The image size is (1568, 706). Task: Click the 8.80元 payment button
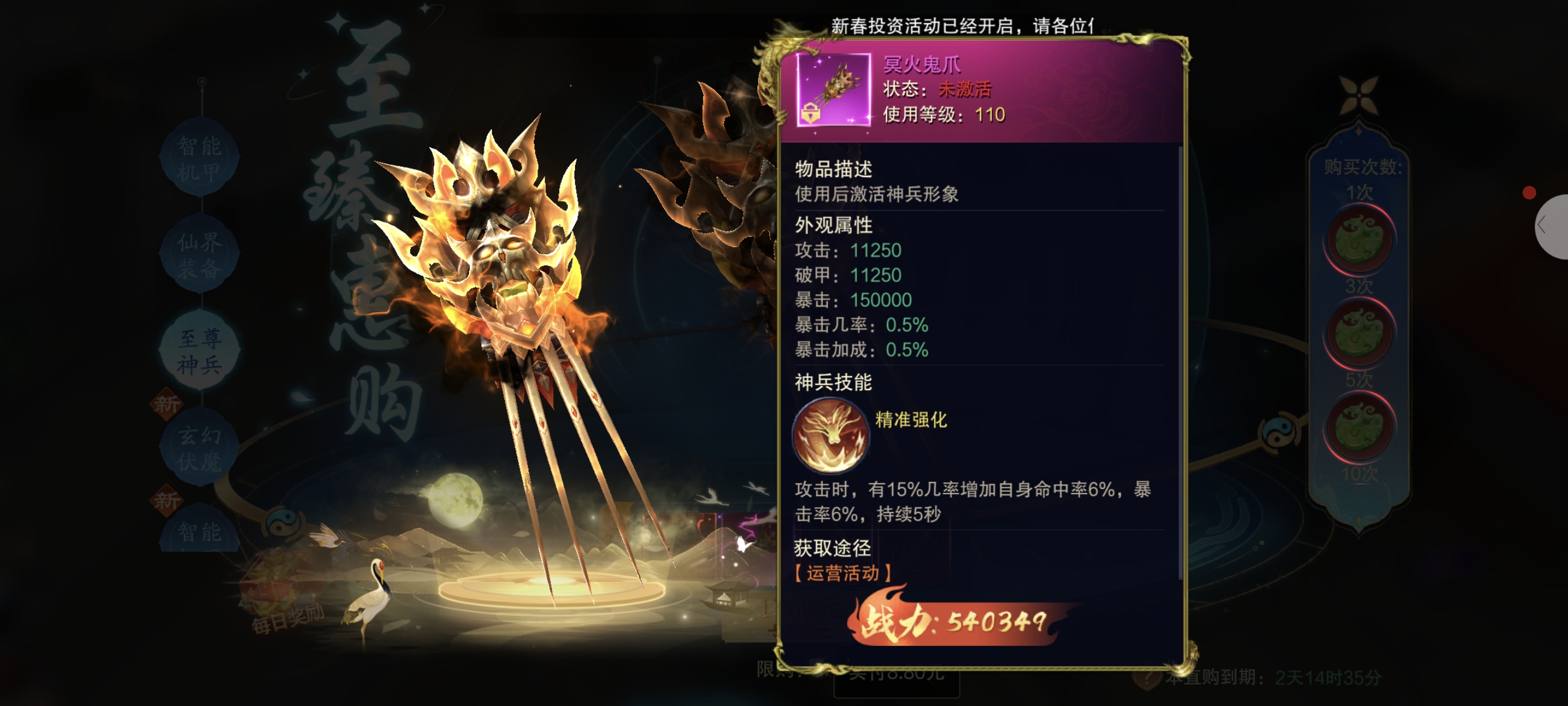pyautogui.click(x=896, y=674)
